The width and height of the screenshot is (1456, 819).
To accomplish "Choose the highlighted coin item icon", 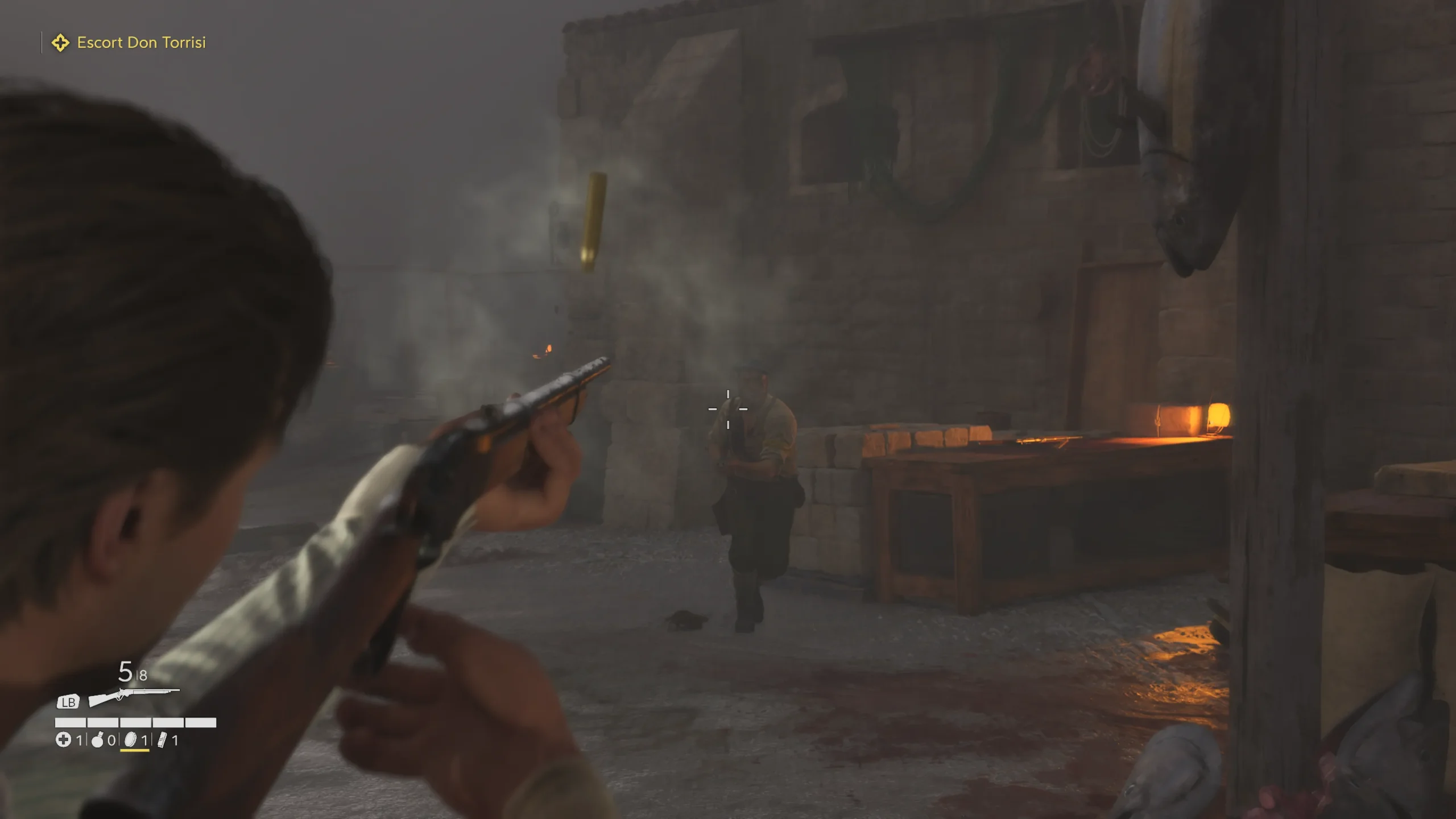I will click(x=131, y=740).
